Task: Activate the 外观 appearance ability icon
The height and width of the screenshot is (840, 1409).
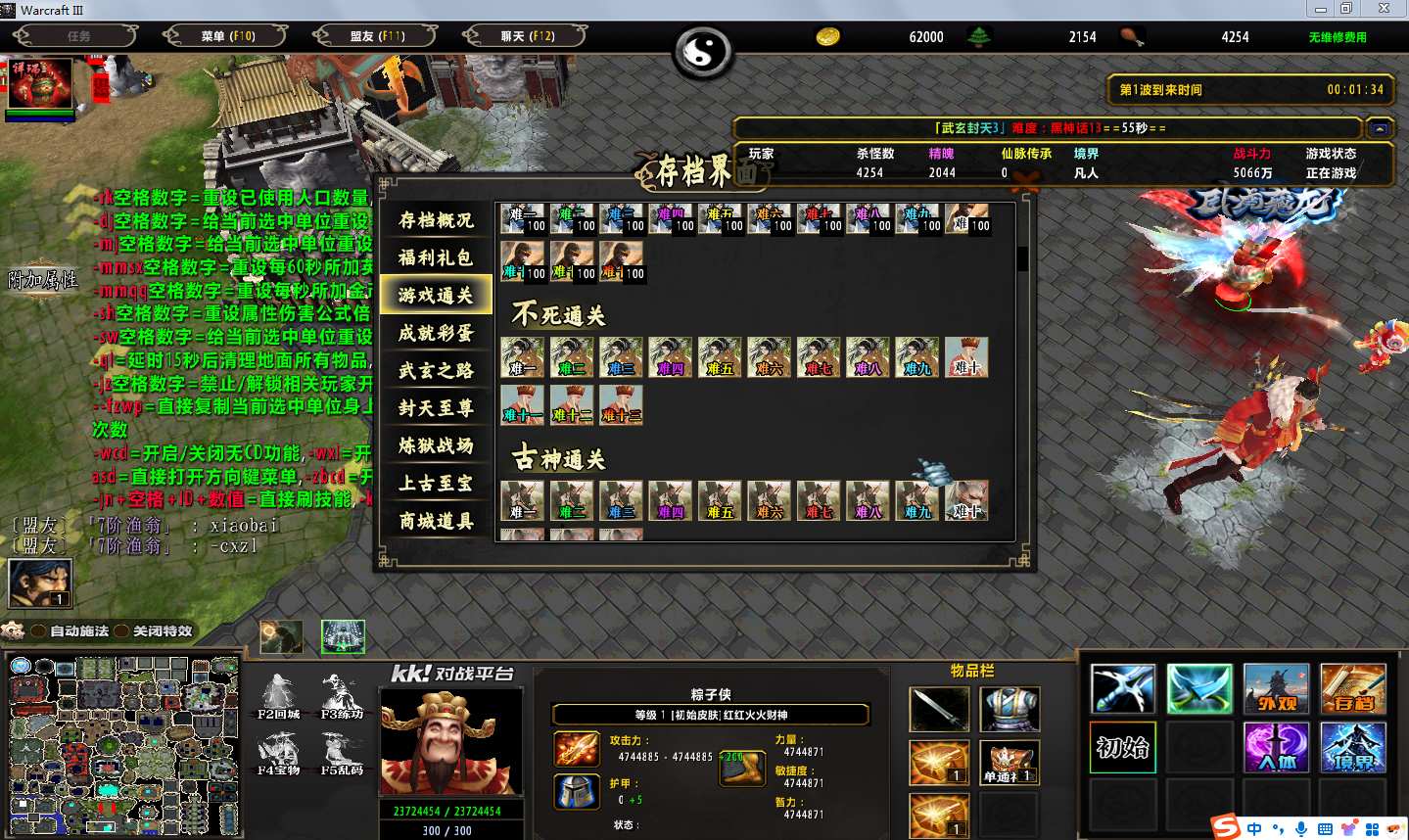Action: click(1276, 688)
